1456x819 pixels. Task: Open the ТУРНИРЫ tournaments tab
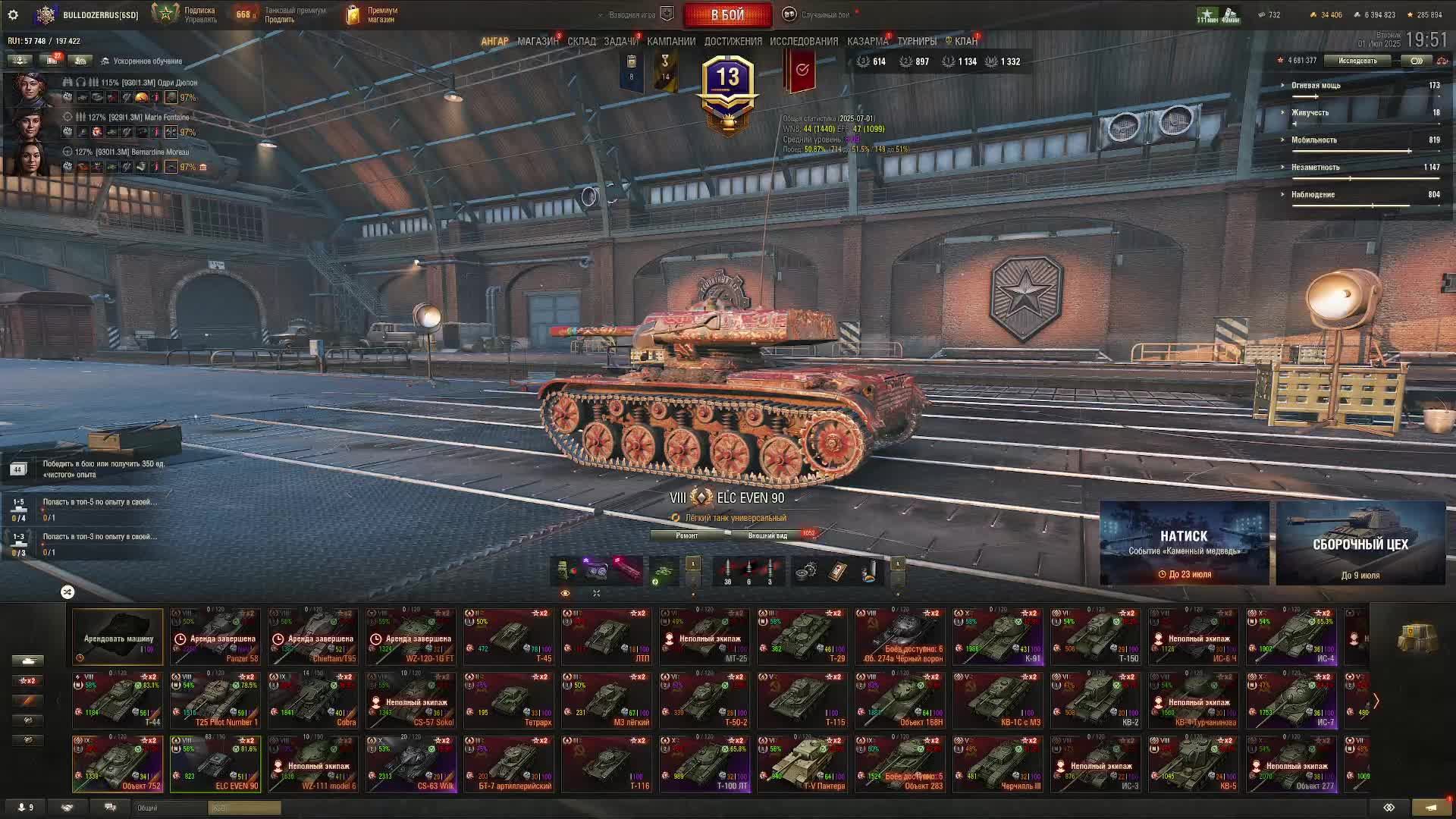click(917, 42)
